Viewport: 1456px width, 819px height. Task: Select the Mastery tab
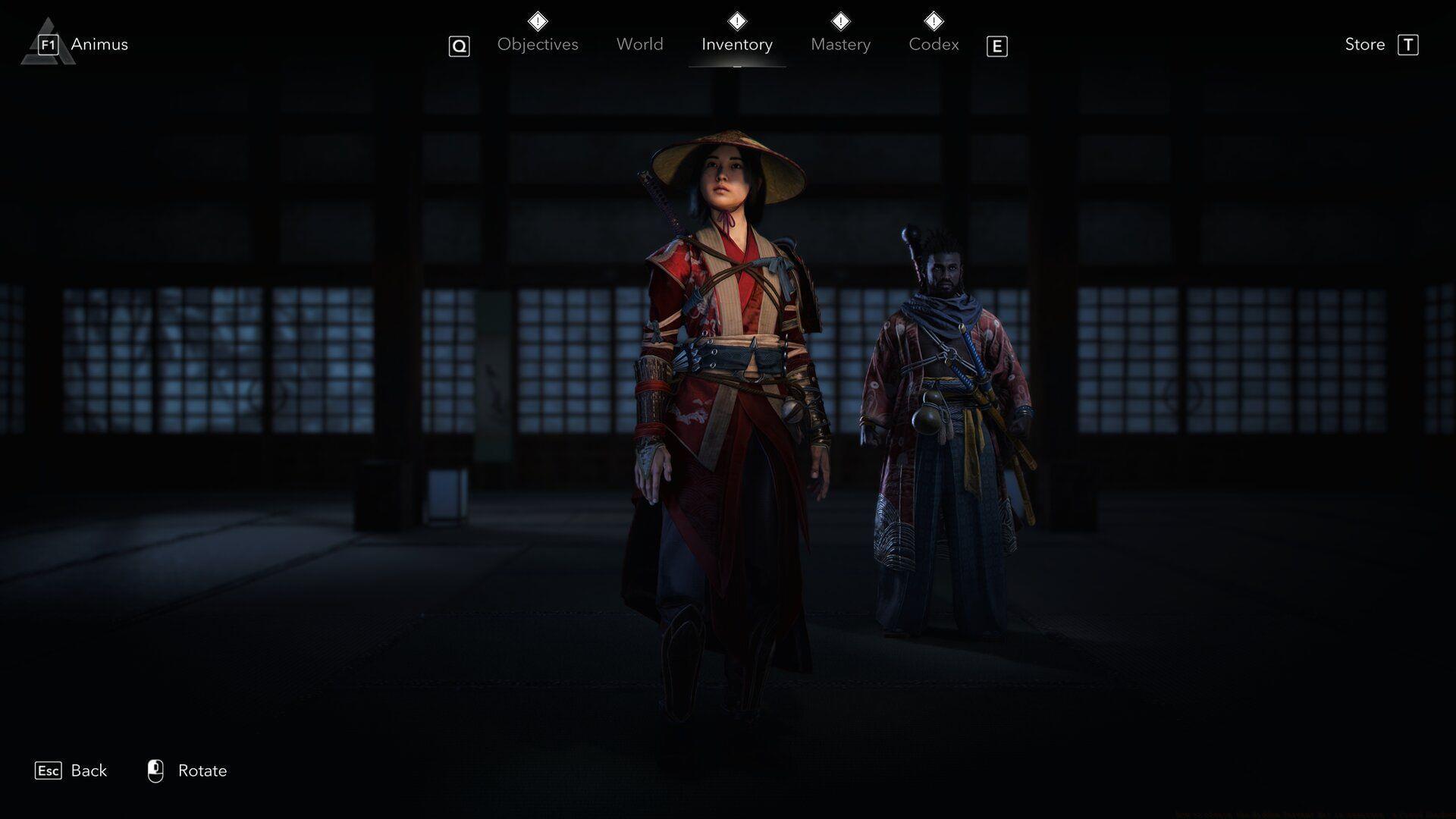point(840,44)
